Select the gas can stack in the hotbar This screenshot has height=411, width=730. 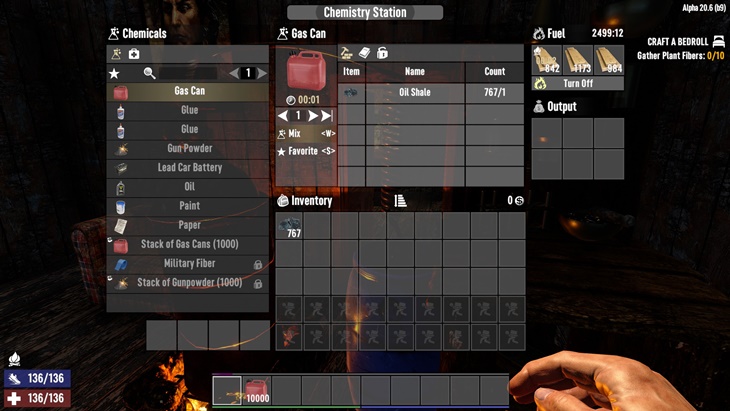[x=256, y=389]
